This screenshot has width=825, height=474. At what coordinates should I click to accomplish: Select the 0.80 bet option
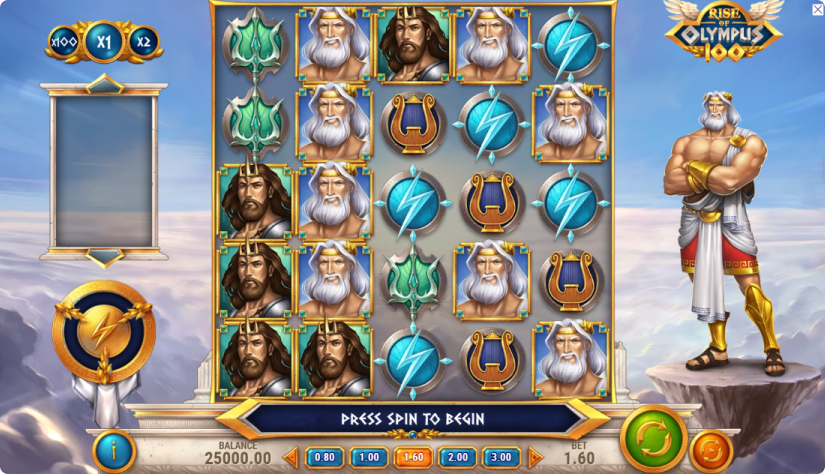coord(324,457)
